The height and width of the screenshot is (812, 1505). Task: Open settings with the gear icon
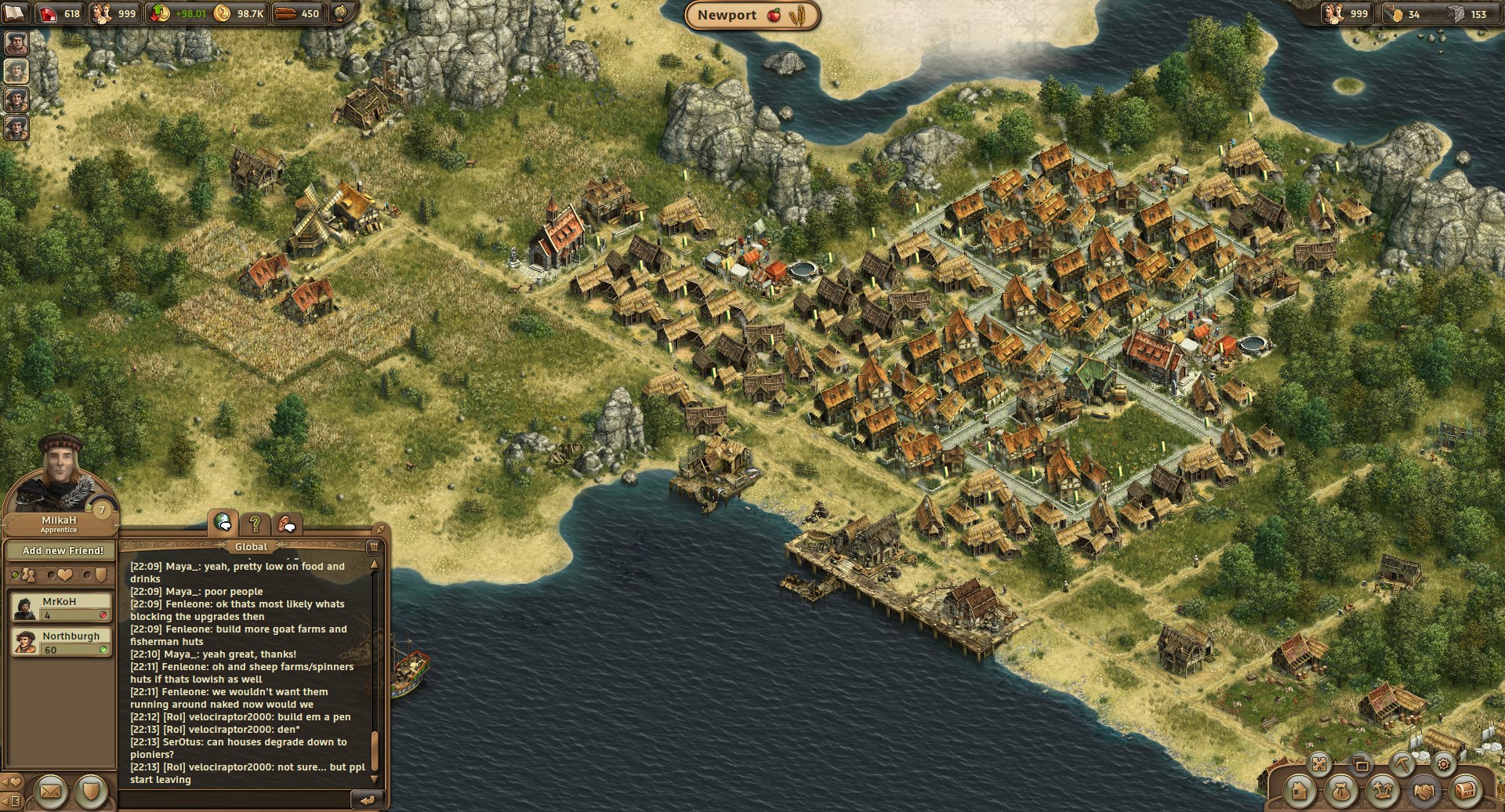tap(1444, 763)
